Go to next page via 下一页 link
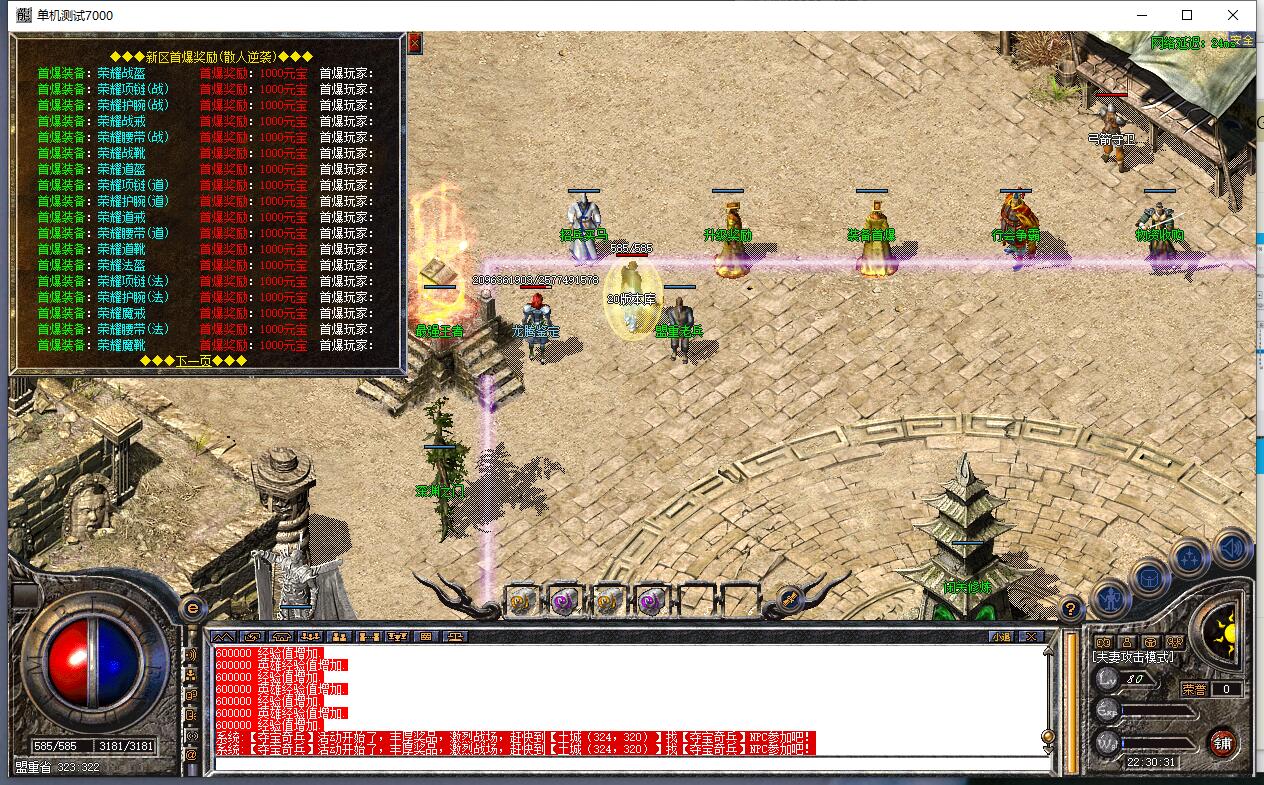The height and width of the screenshot is (785, 1264). click(x=193, y=360)
